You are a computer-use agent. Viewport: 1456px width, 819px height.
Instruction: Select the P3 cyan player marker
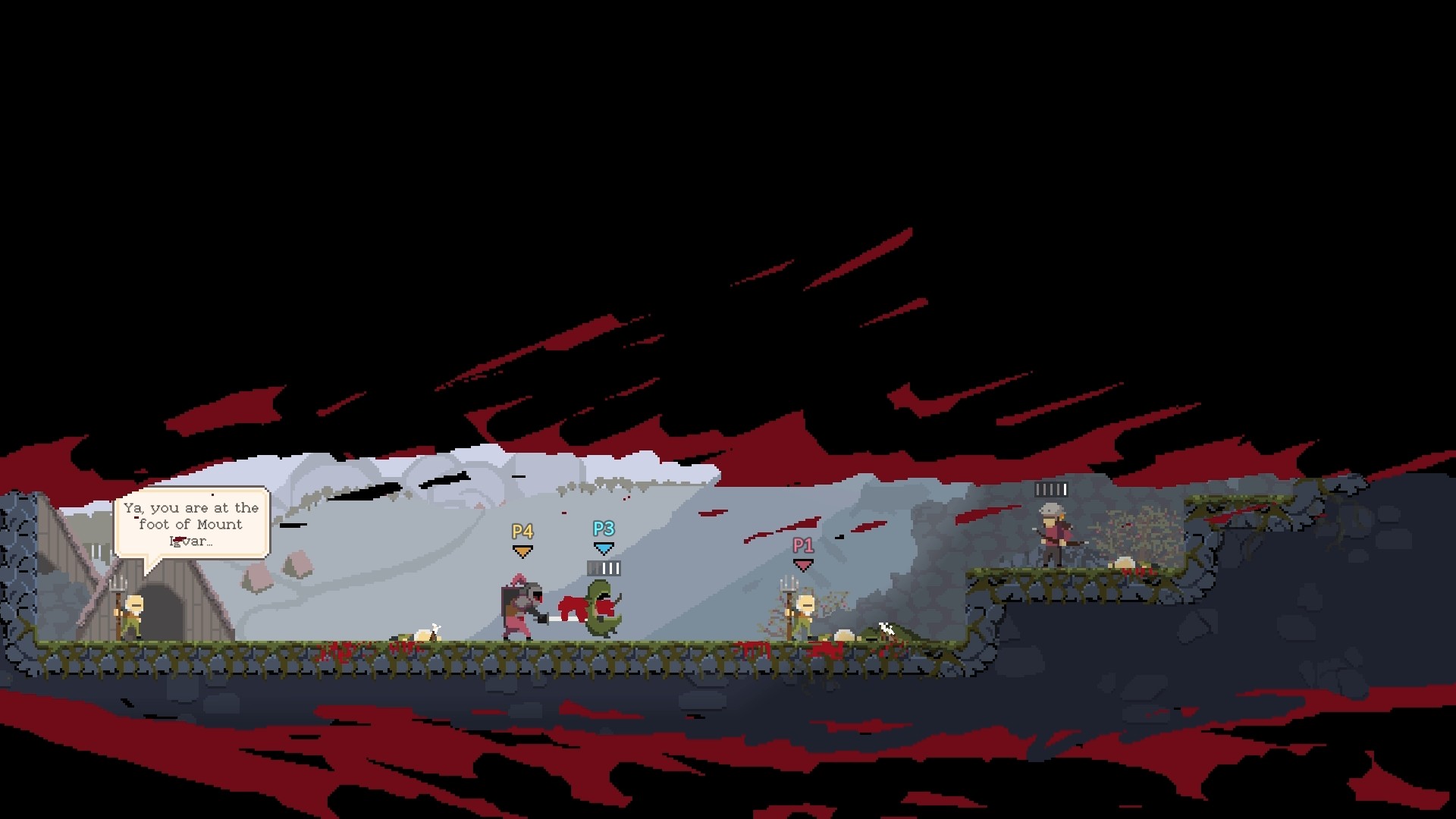pyautogui.click(x=602, y=529)
